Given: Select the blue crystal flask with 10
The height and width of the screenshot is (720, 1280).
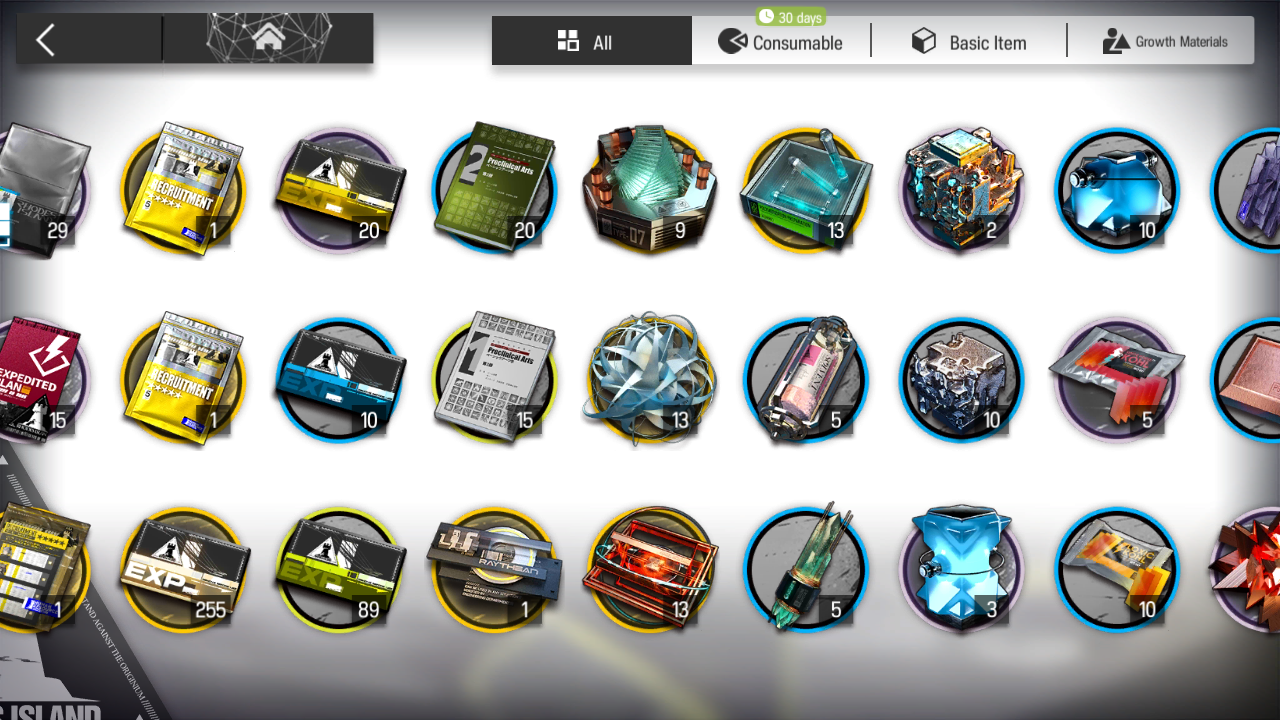Looking at the screenshot, I should pos(1117,189).
